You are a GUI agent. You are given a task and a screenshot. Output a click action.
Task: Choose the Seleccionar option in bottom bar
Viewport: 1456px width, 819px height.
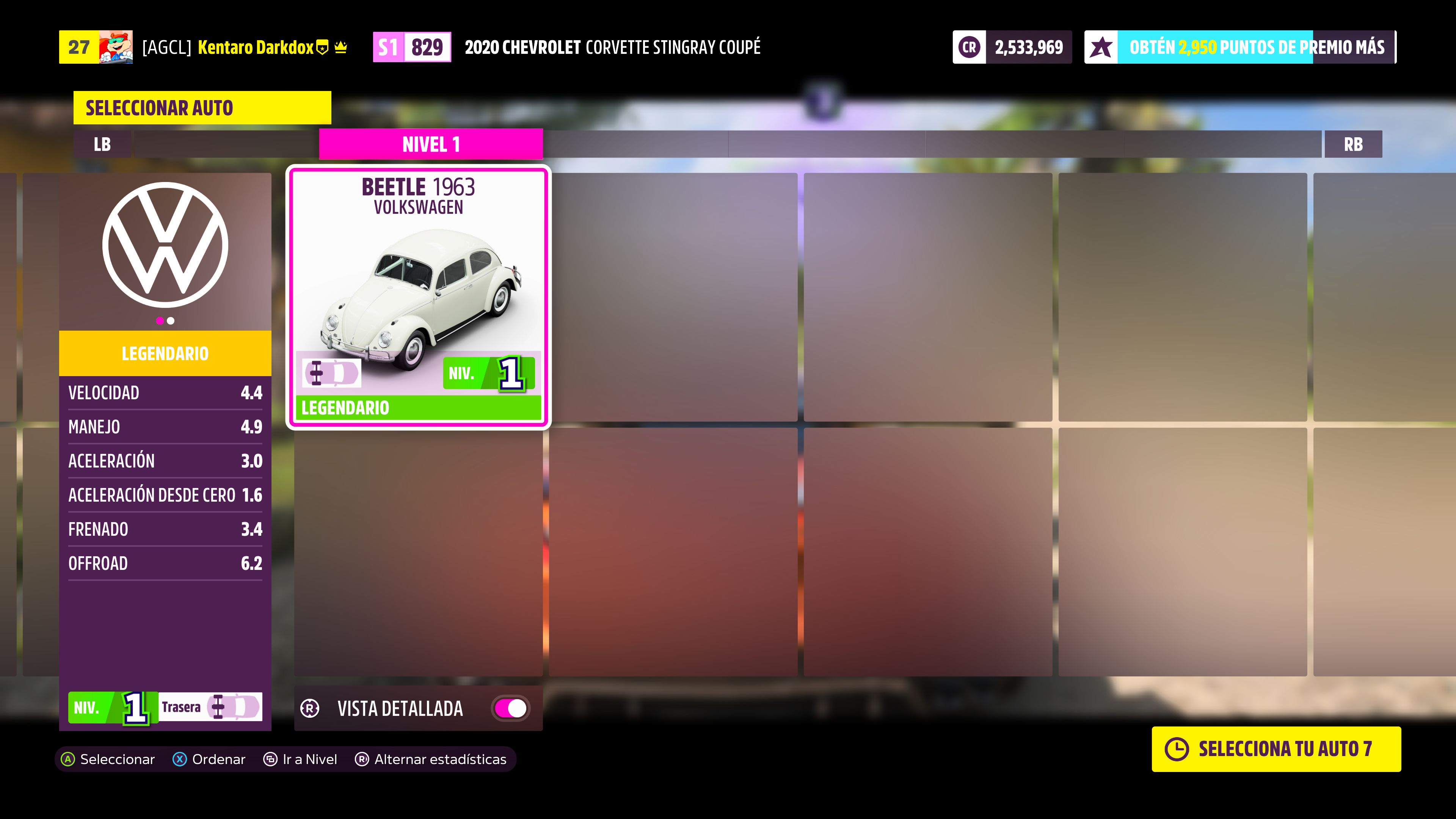point(108,759)
